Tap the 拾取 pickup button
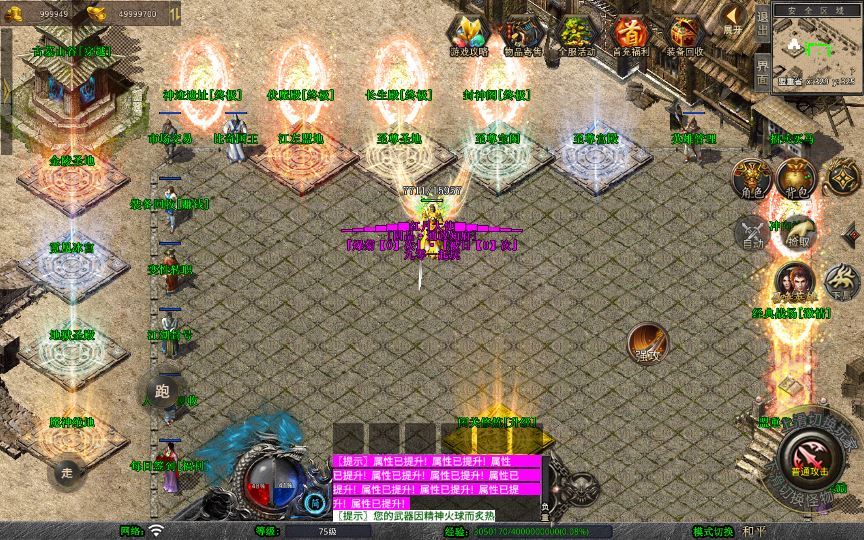The image size is (864, 540). coord(797,232)
